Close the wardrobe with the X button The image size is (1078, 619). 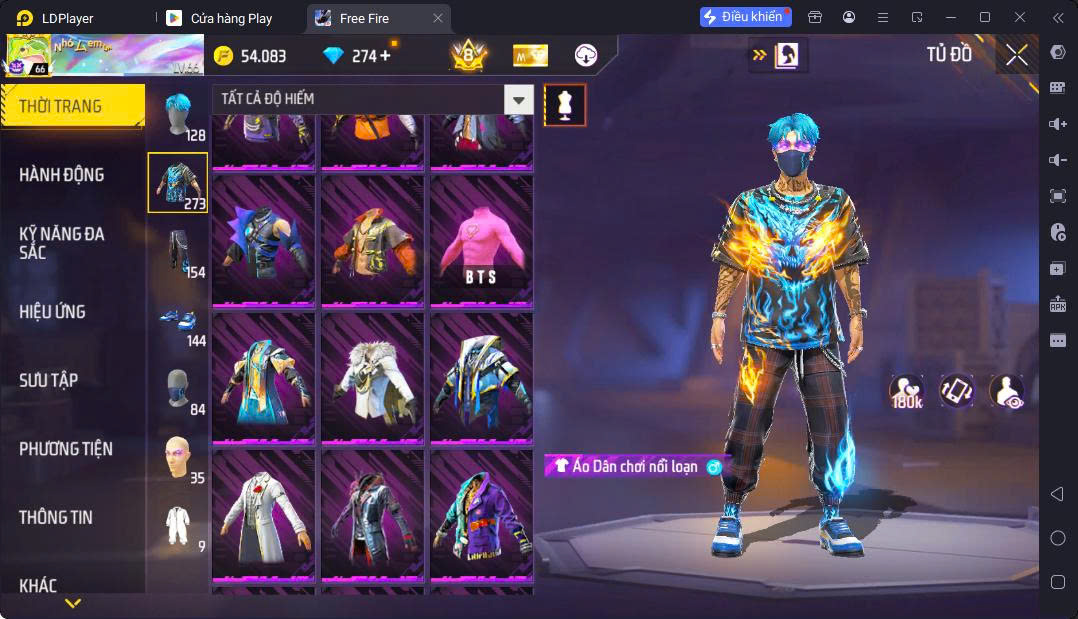pos(1017,56)
